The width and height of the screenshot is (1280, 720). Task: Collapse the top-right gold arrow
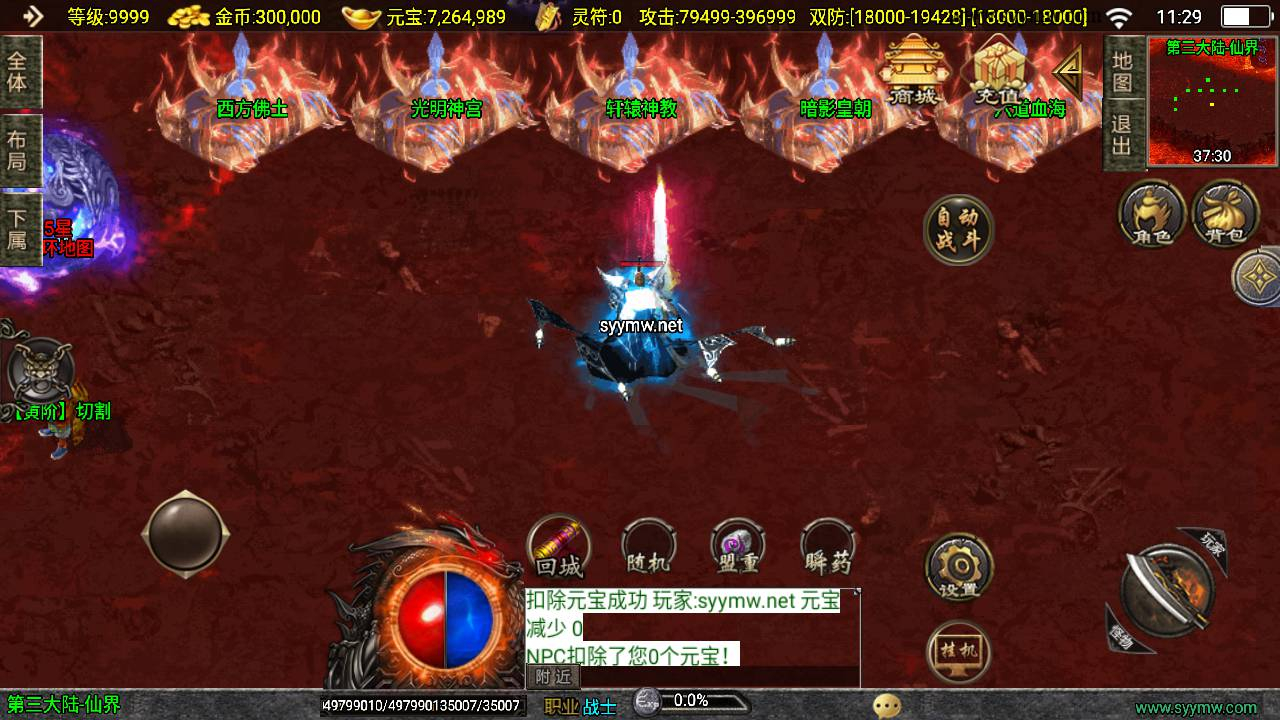point(1069,71)
